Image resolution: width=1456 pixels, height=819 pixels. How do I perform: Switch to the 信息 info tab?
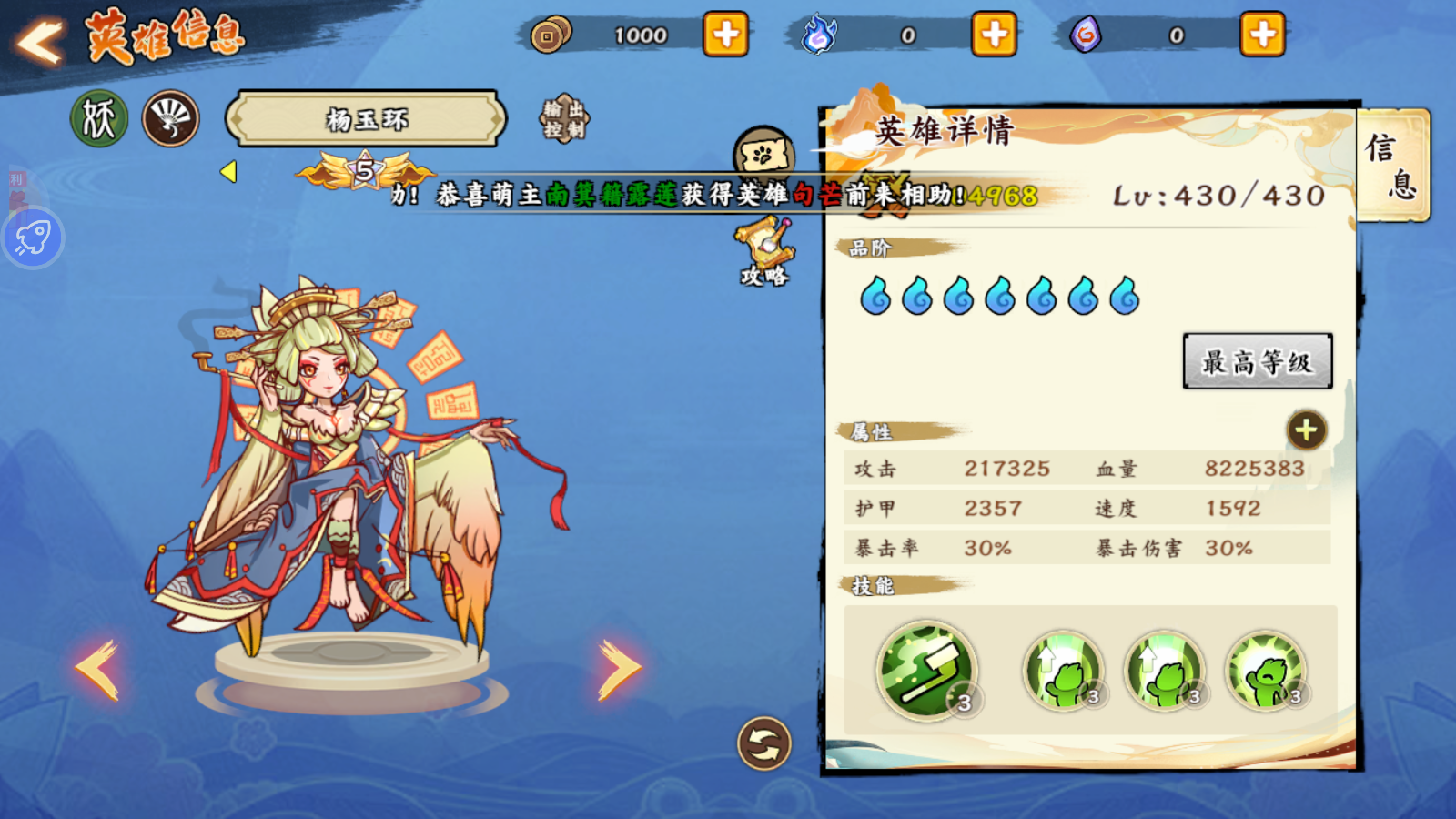[x=1392, y=166]
